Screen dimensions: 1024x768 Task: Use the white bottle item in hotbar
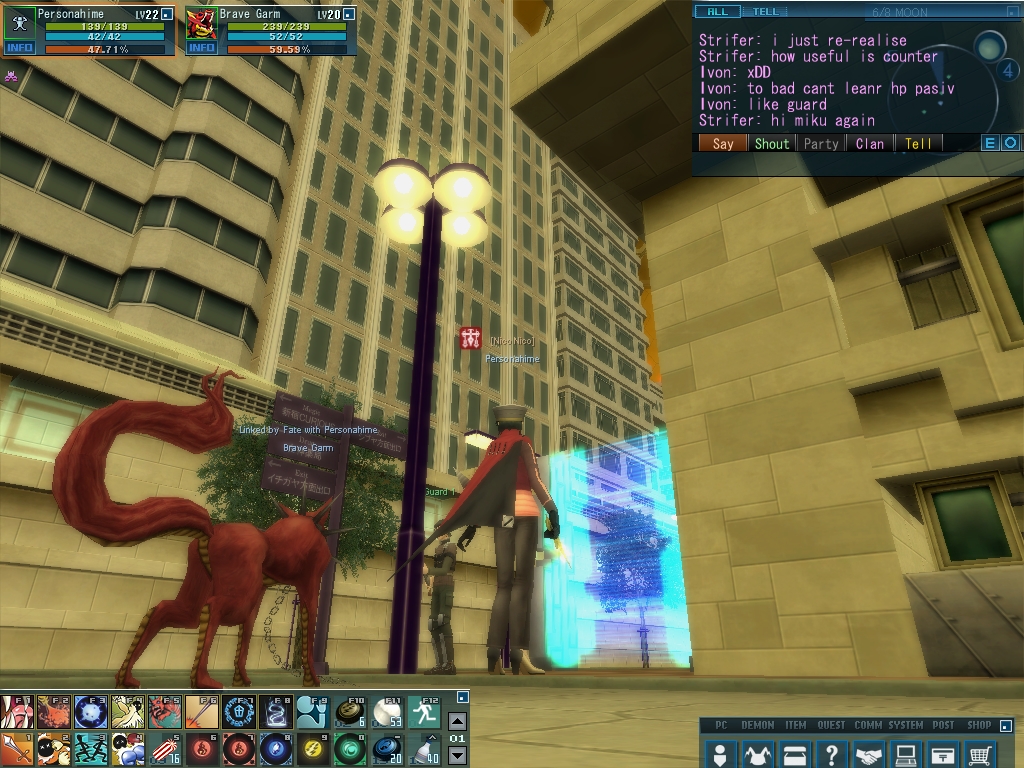pos(425,749)
